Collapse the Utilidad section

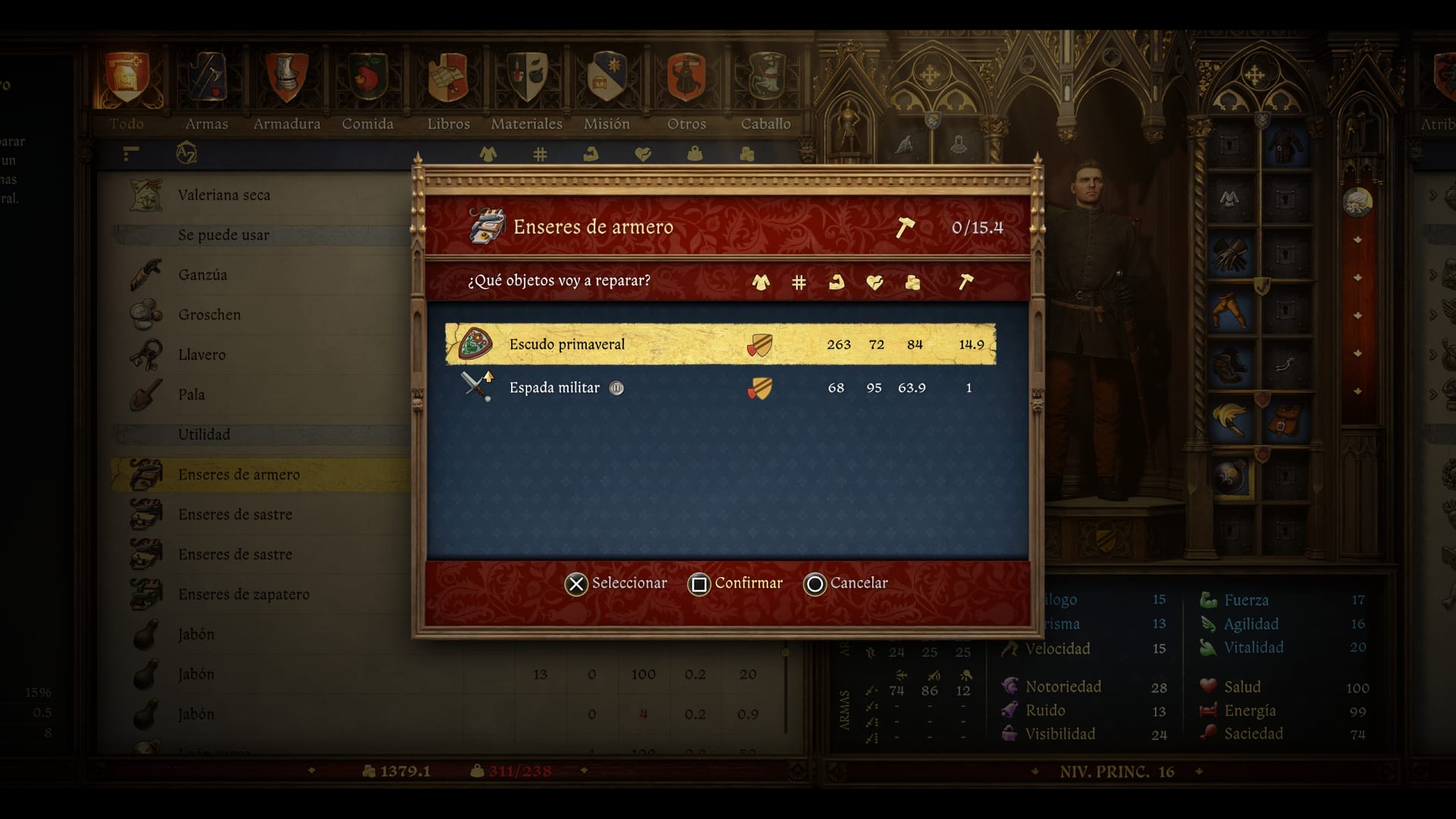click(x=204, y=435)
